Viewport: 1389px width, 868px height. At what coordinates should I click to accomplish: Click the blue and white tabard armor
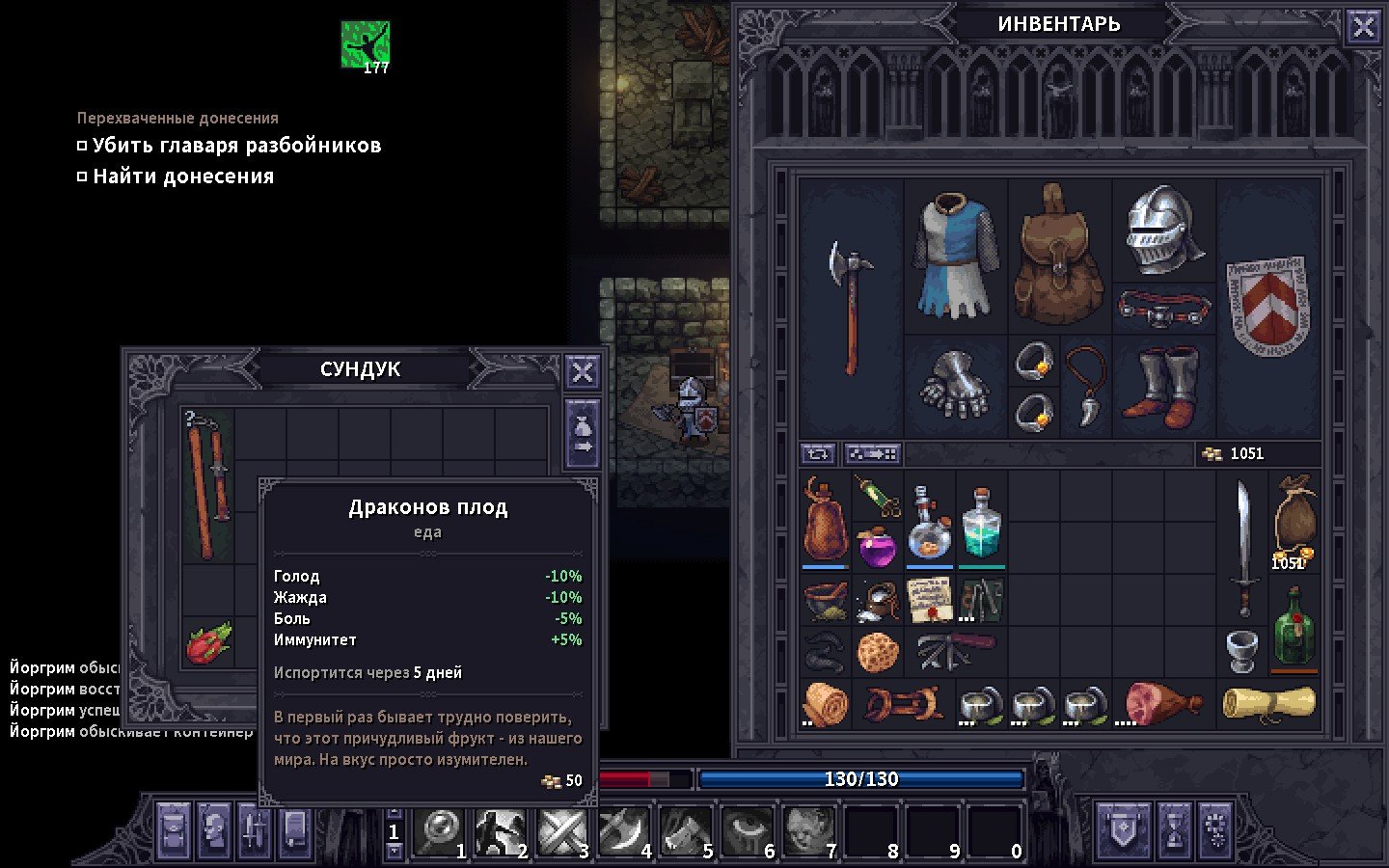tap(955, 255)
